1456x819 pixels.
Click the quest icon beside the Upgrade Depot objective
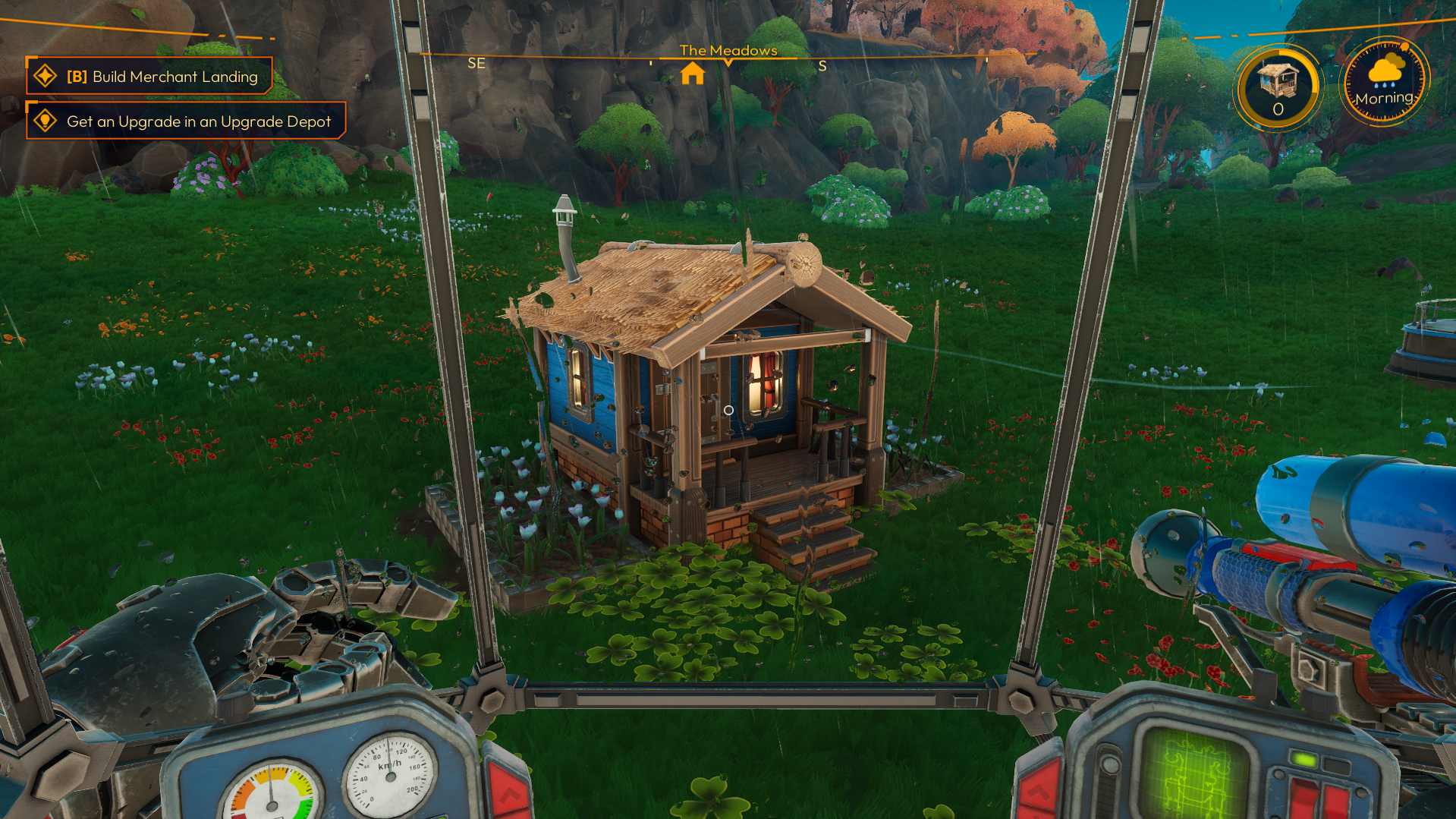pyautogui.click(x=46, y=120)
